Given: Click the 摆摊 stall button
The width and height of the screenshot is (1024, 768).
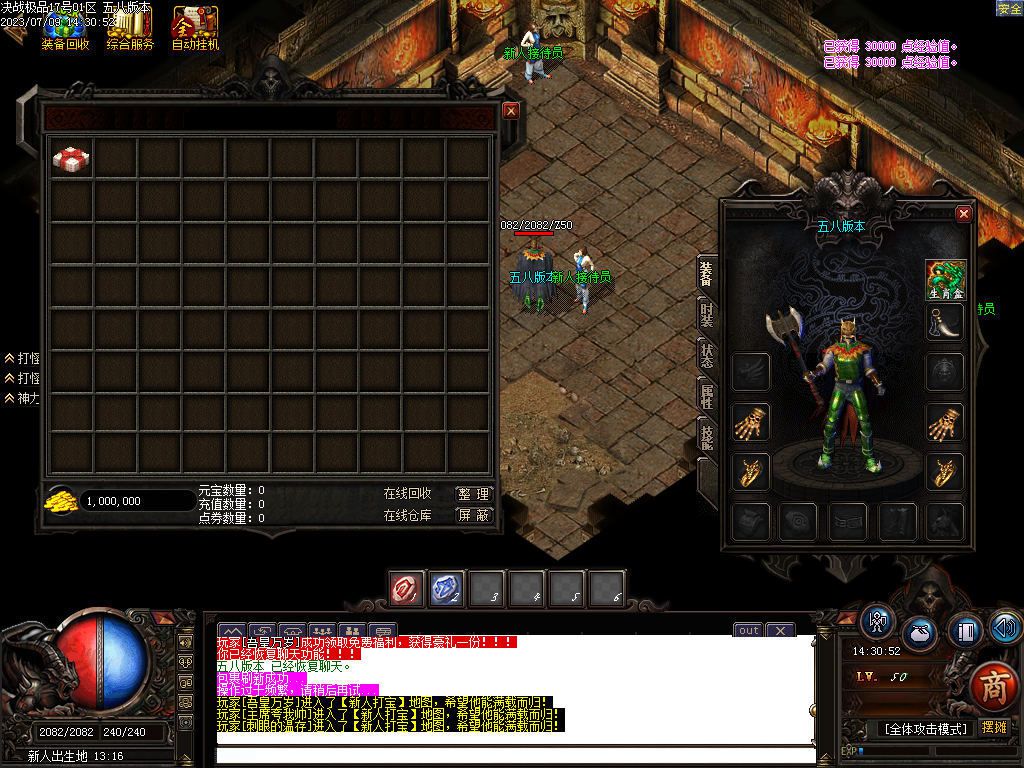Looking at the screenshot, I should point(994,728).
